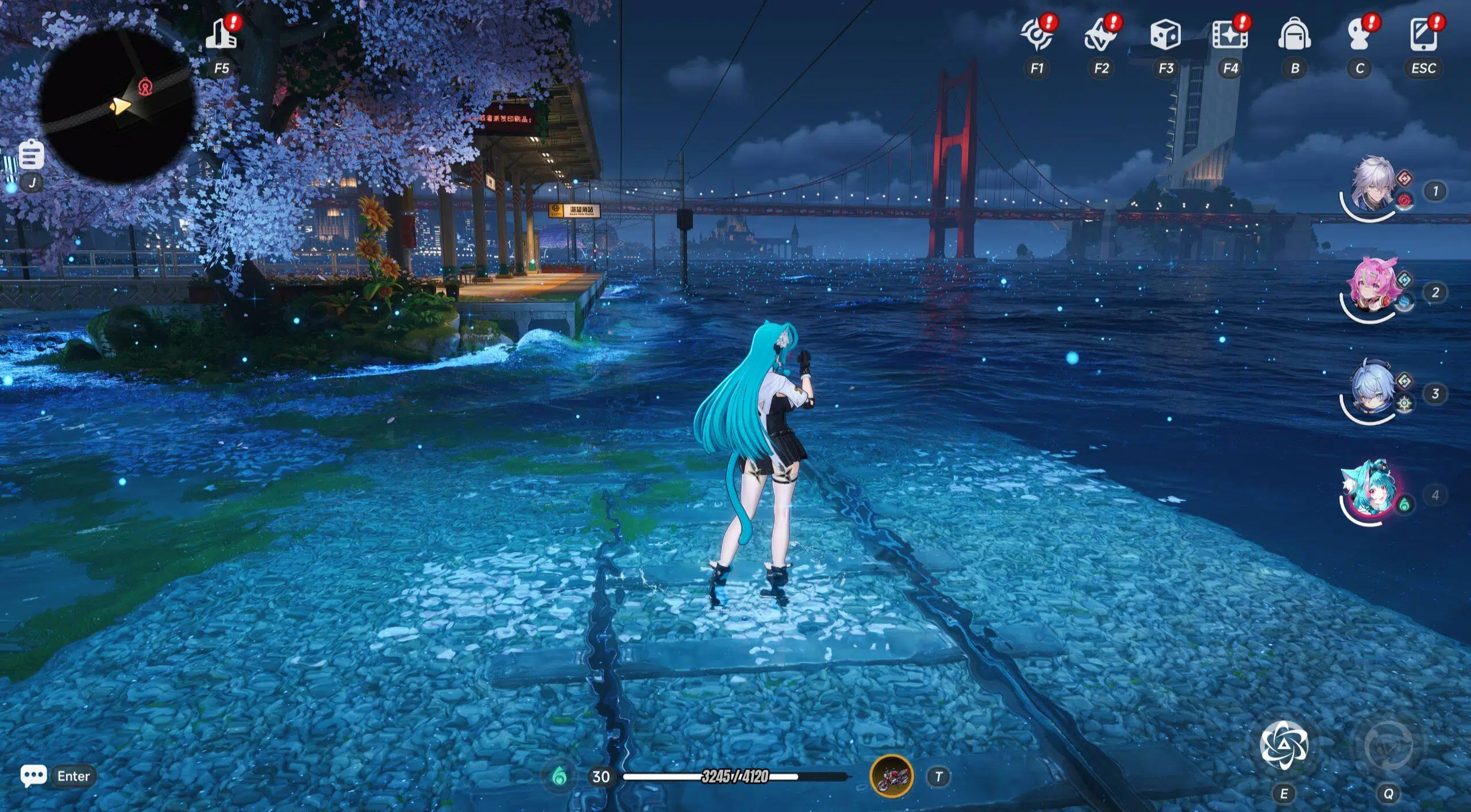This screenshot has height=812, width=1471.
Task: Open the circular minimap
Action: [117, 105]
